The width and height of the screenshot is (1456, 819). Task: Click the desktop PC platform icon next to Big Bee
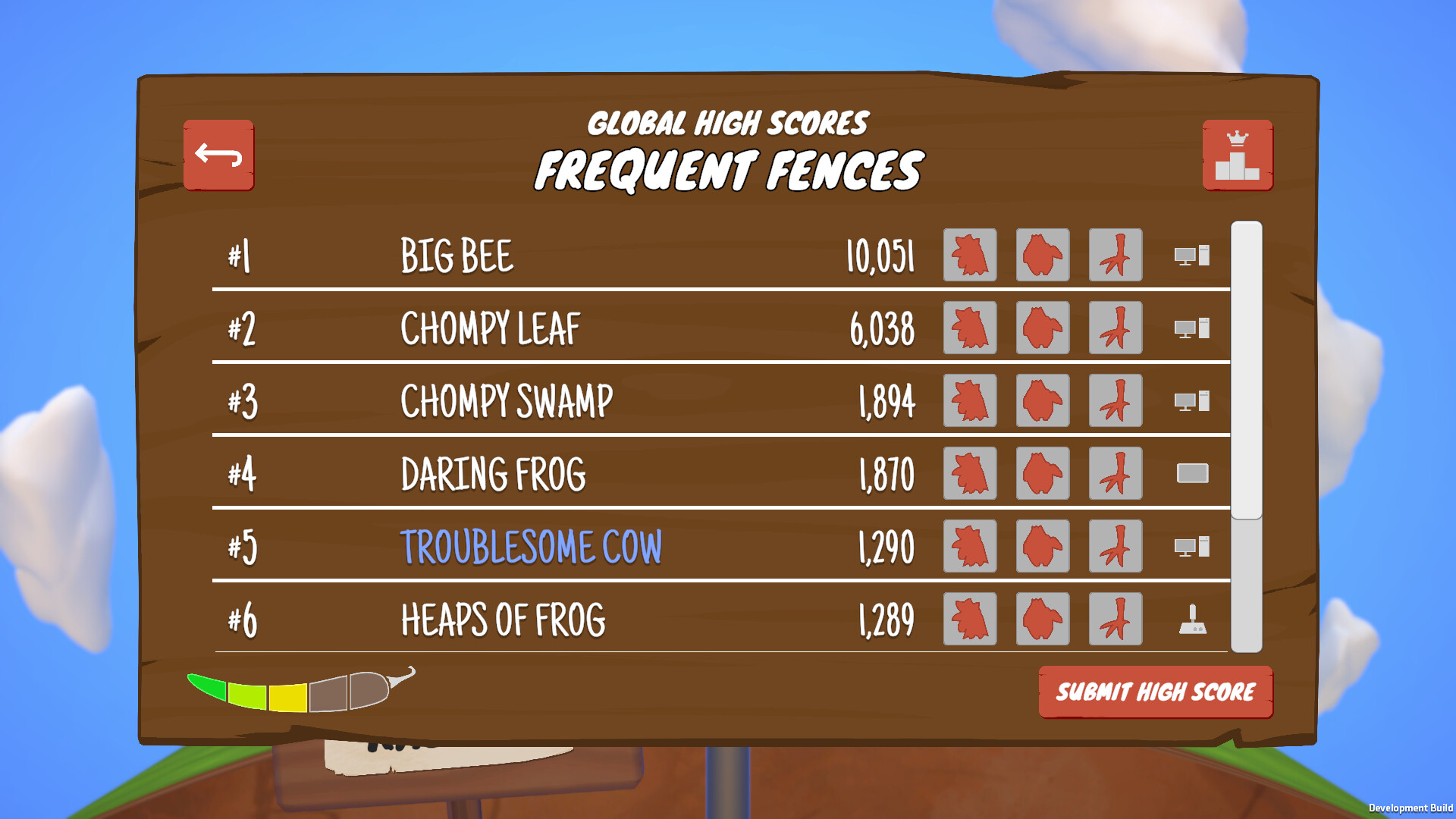click(x=1192, y=256)
